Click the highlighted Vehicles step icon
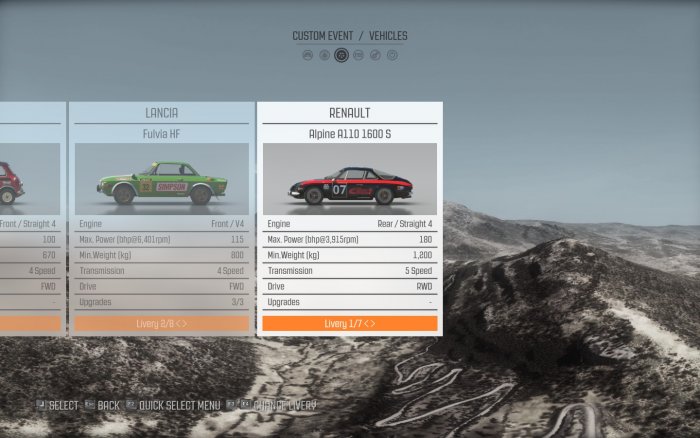The height and width of the screenshot is (438, 700). [342, 55]
